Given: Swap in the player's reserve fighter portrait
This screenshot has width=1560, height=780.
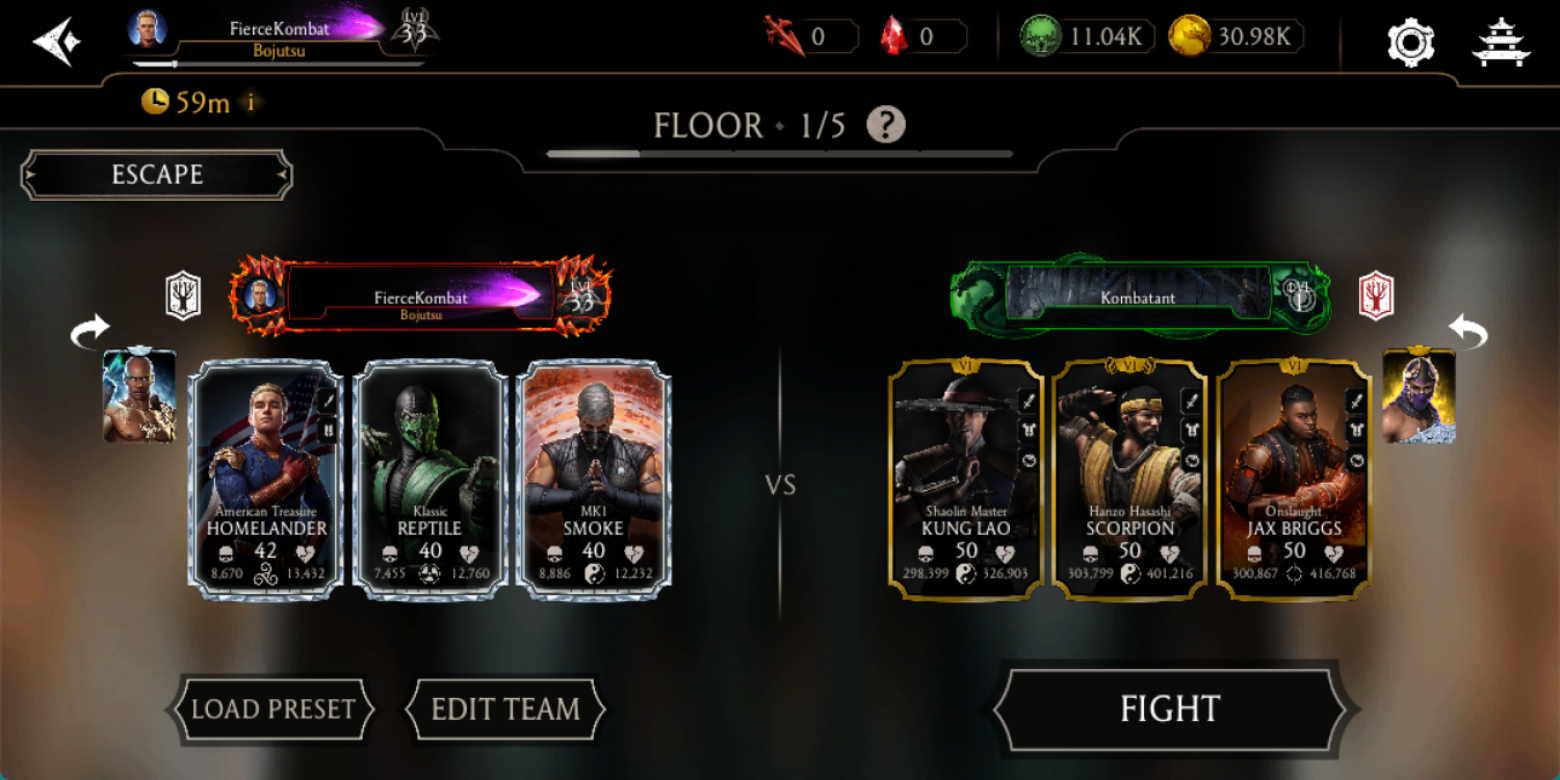Looking at the screenshot, I should [x=139, y=395].
